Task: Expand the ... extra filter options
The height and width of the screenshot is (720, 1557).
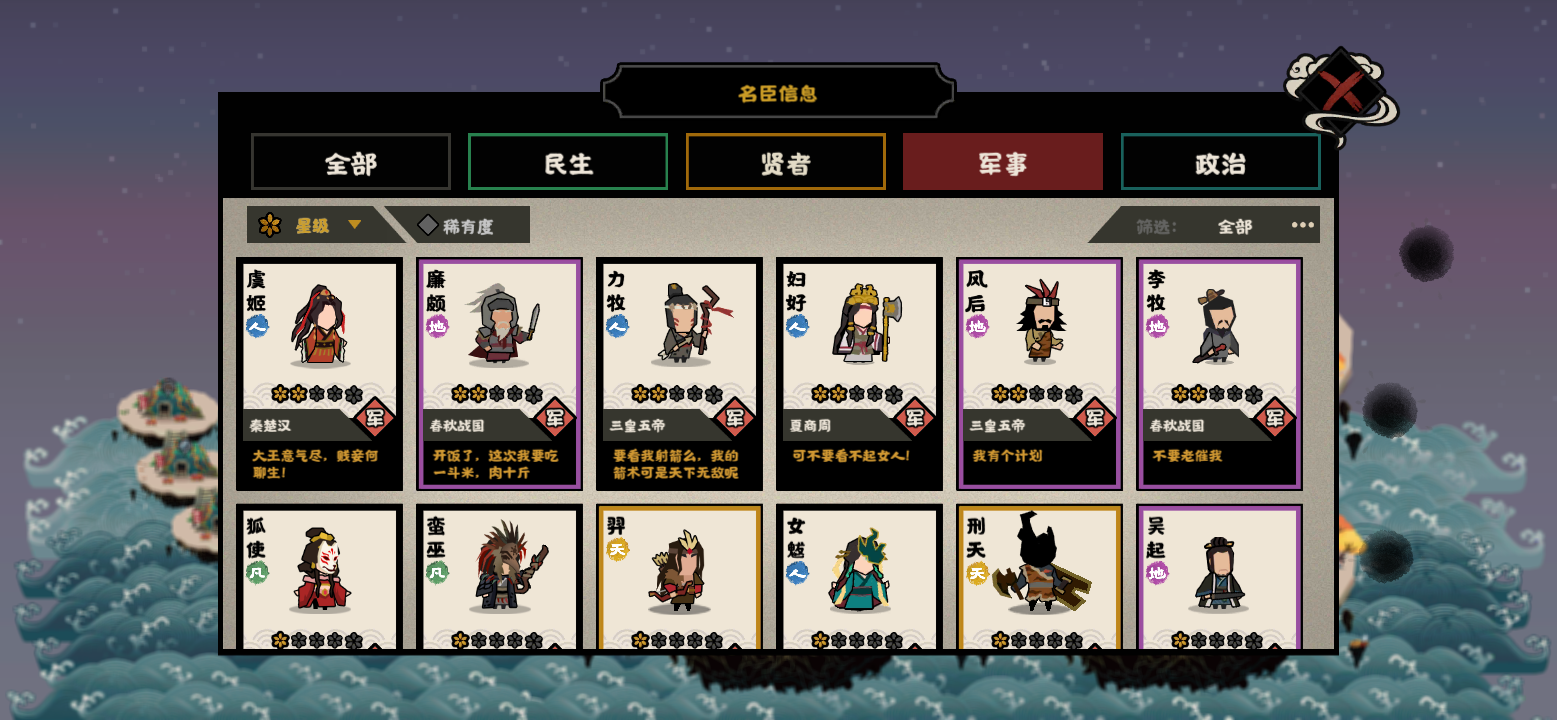Action: coord(1302,226)
